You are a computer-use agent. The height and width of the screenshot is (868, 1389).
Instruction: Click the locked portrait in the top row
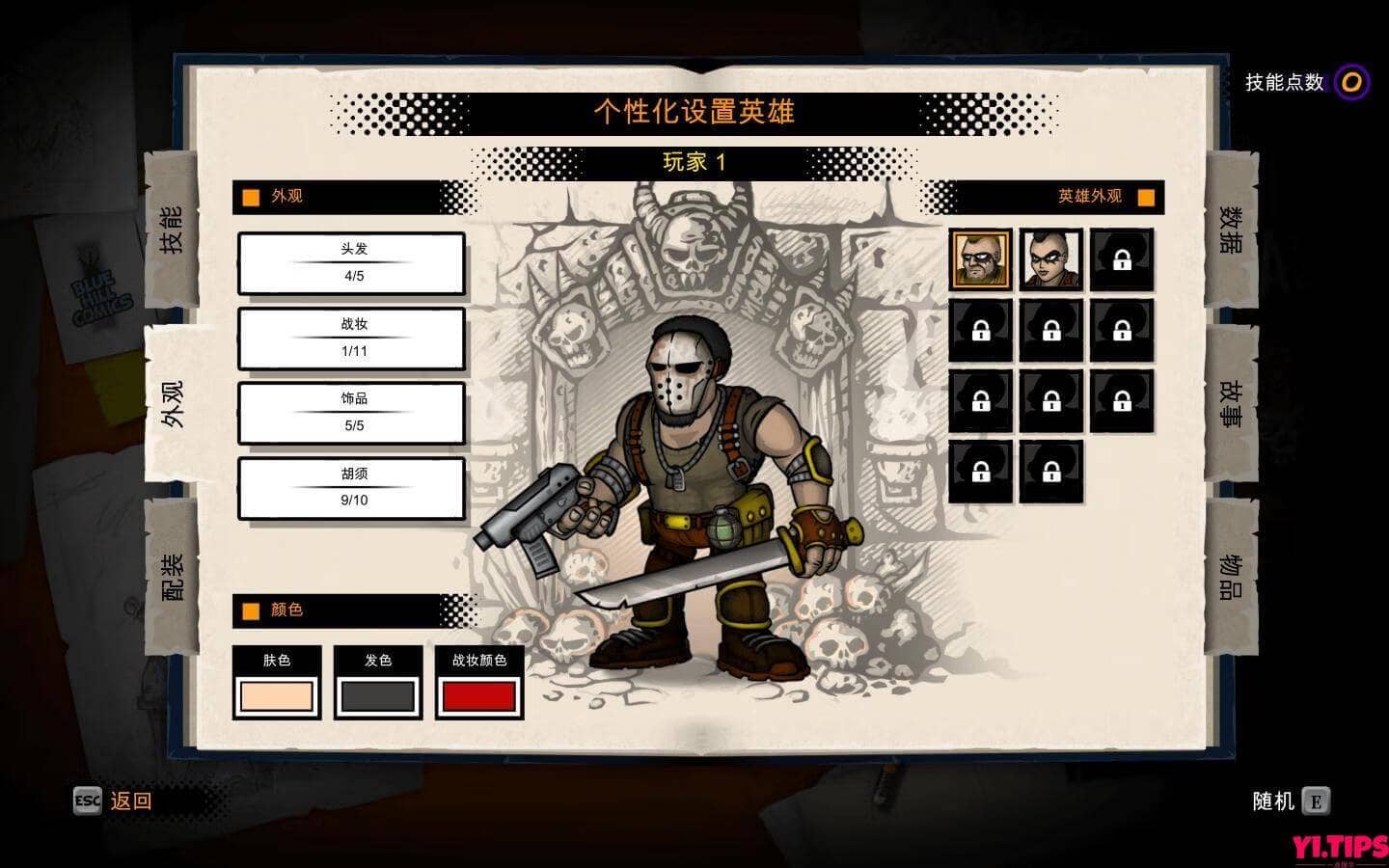pos(1122,260)
